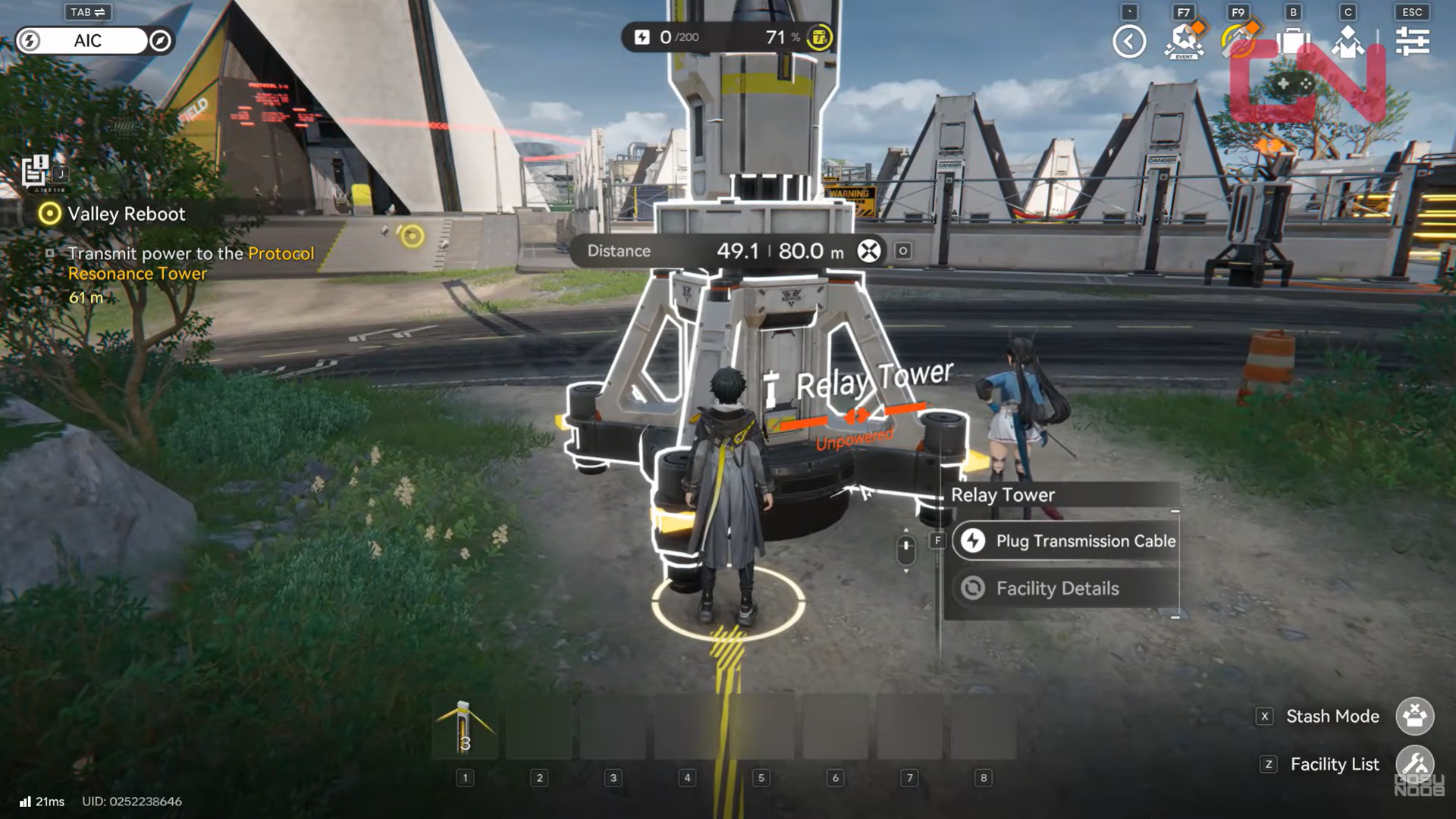This screenshot has width=1456, height=819.
Task: Open the settings sliders menu
Action: (x=1412, y=41)
